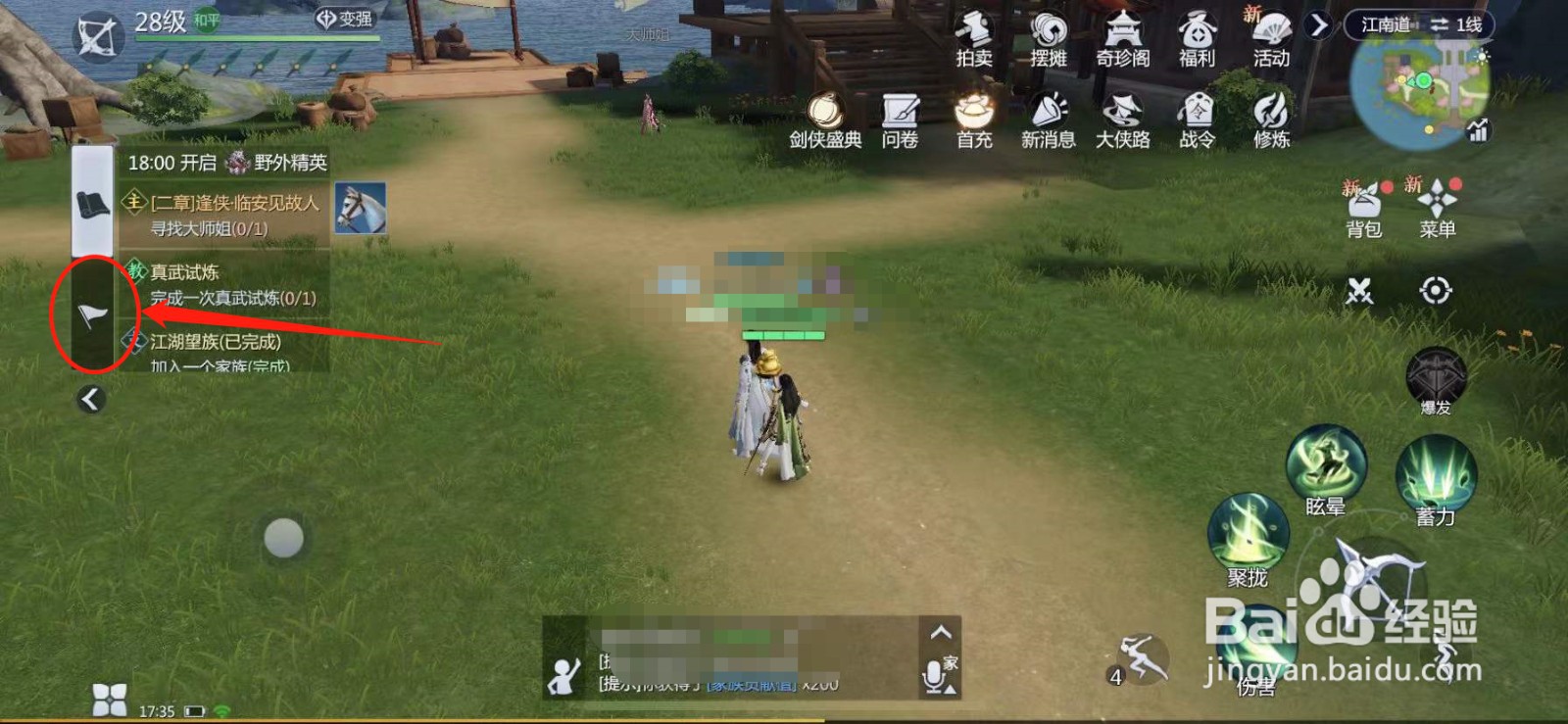The width and height of the screenshot is (1568, 724).
Task: Collapse the quest tracker with left chevron
Action: pyautogui.click(x=92, y=398)
